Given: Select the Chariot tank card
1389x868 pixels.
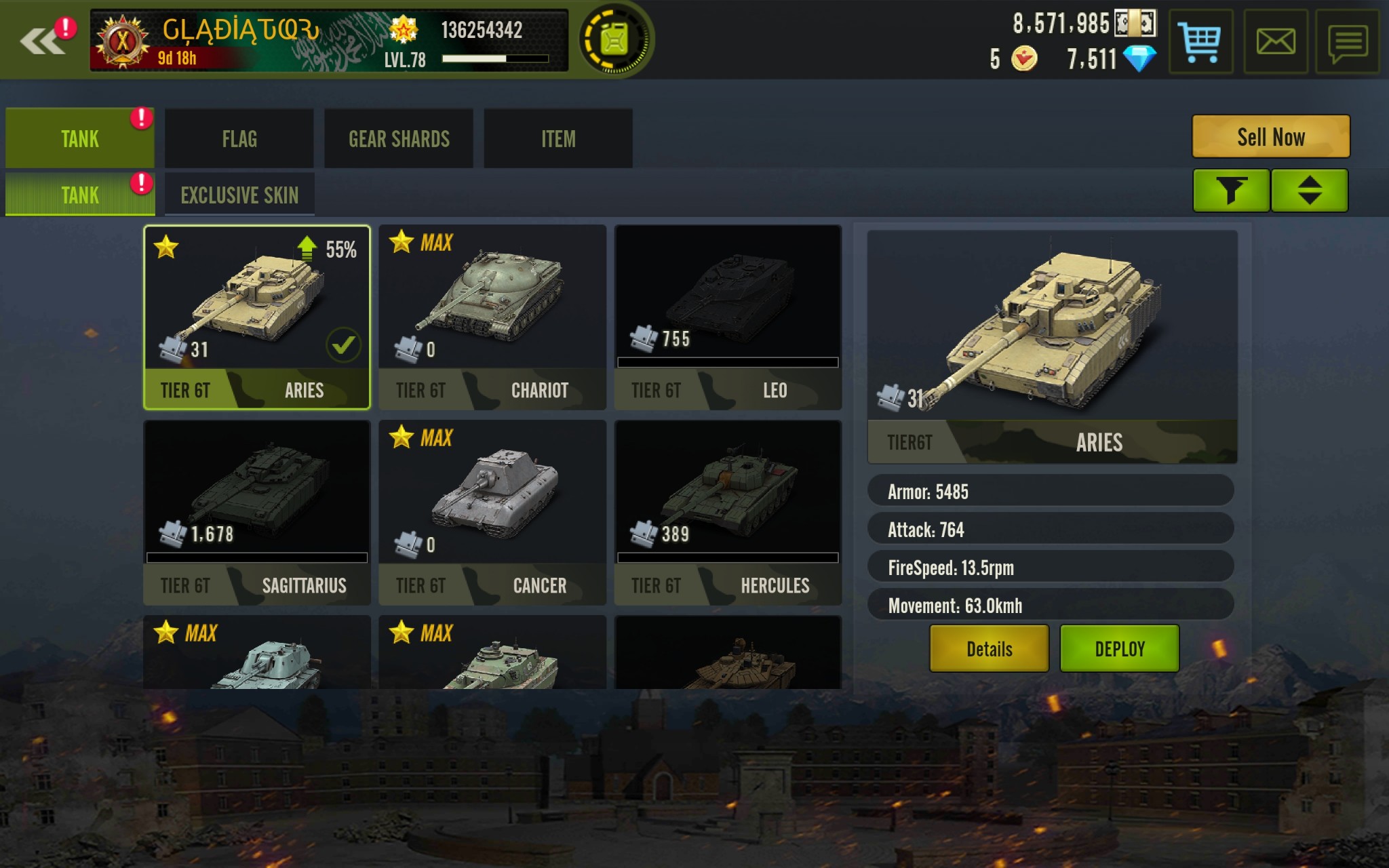Looking at the screenshot, I should point(492,317).
